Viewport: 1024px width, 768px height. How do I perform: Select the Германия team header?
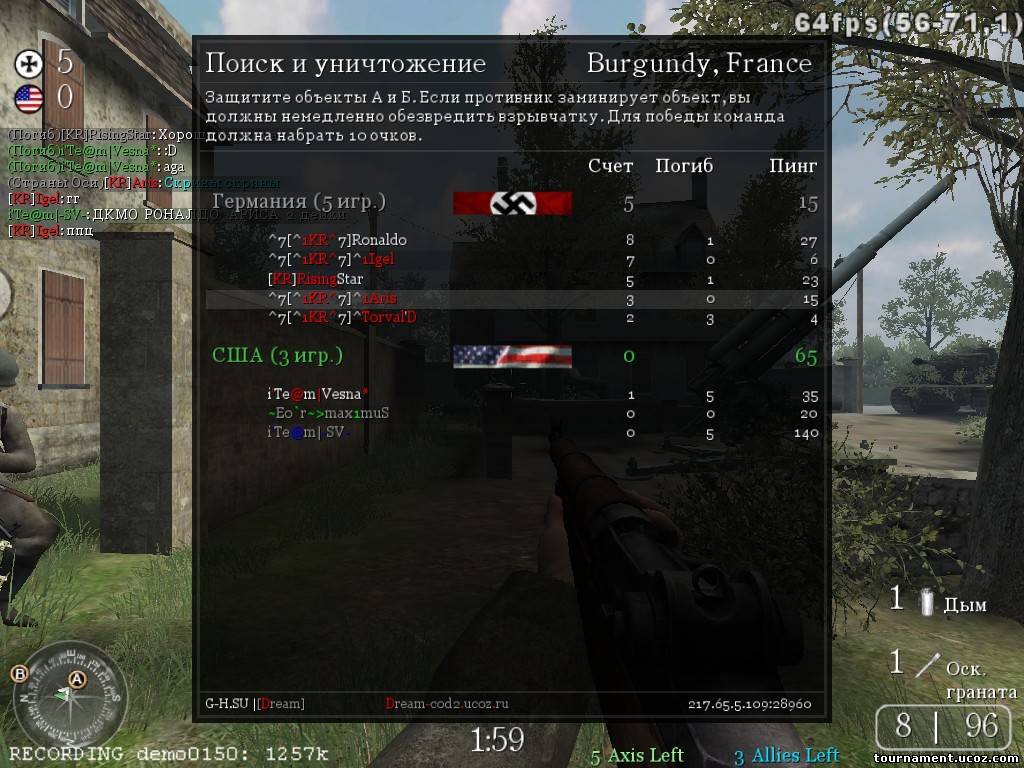(x=299, y=203)
